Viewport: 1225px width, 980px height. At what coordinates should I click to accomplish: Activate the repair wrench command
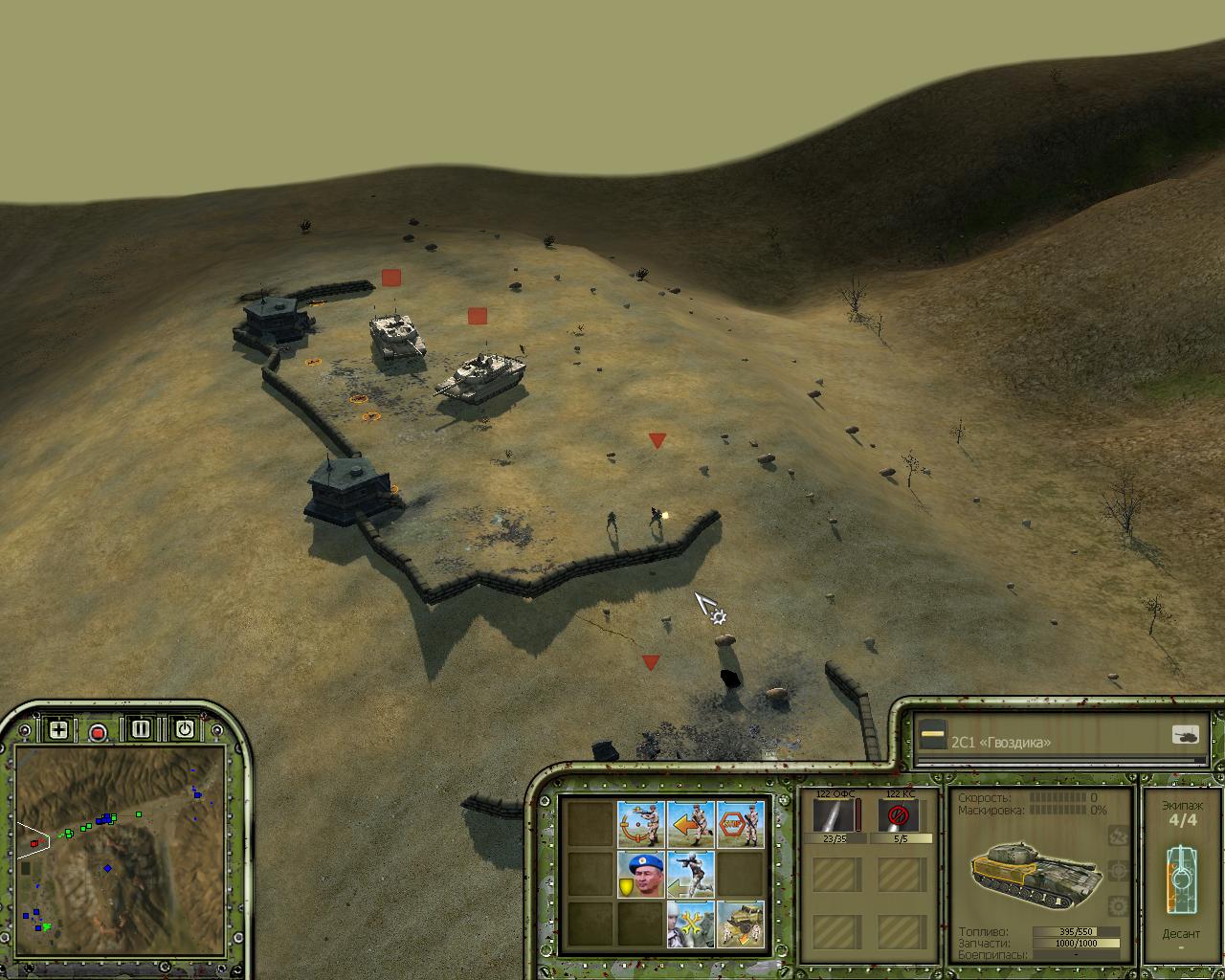coord(690,924)
